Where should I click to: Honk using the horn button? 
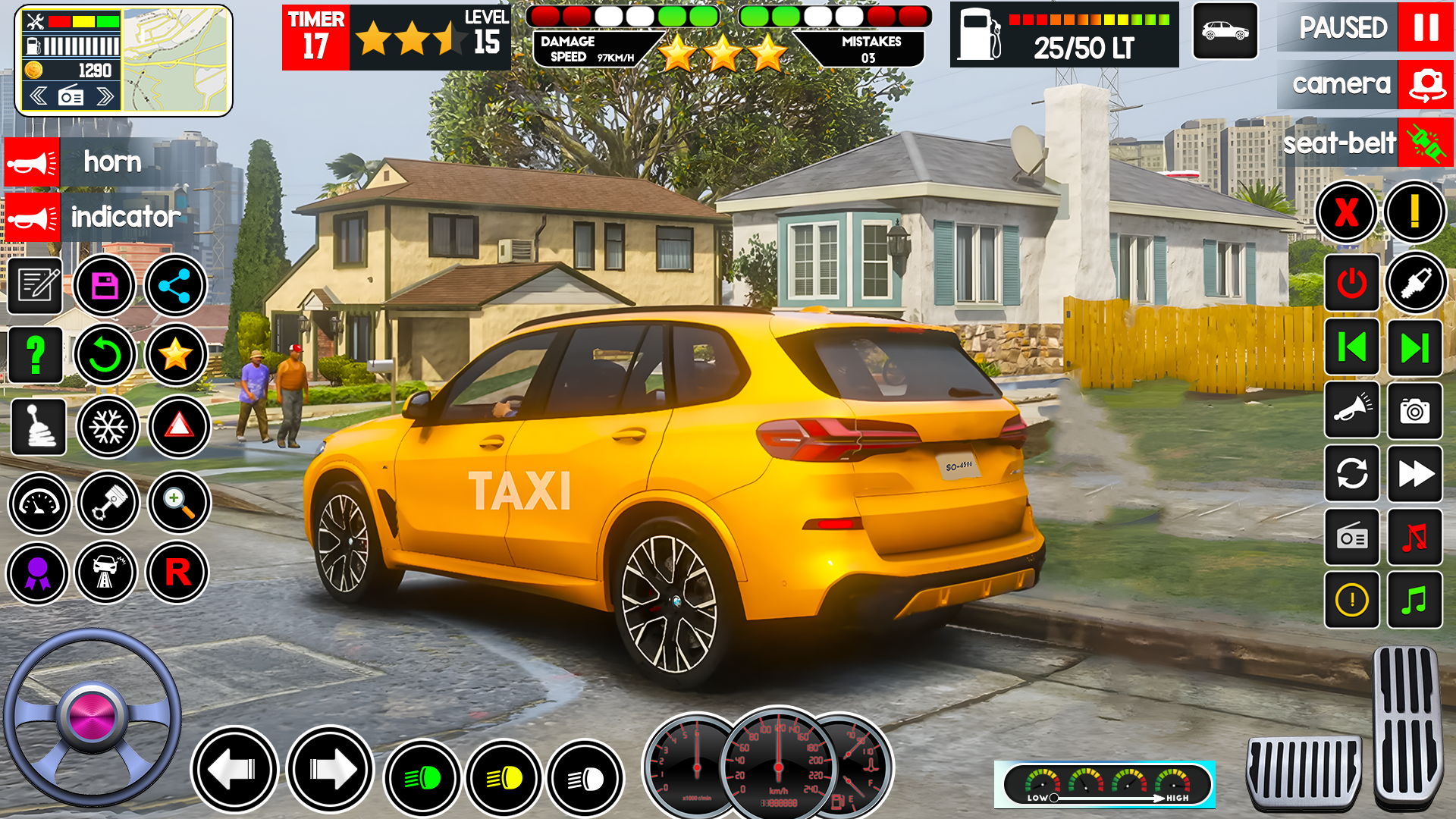pos(32,162)
